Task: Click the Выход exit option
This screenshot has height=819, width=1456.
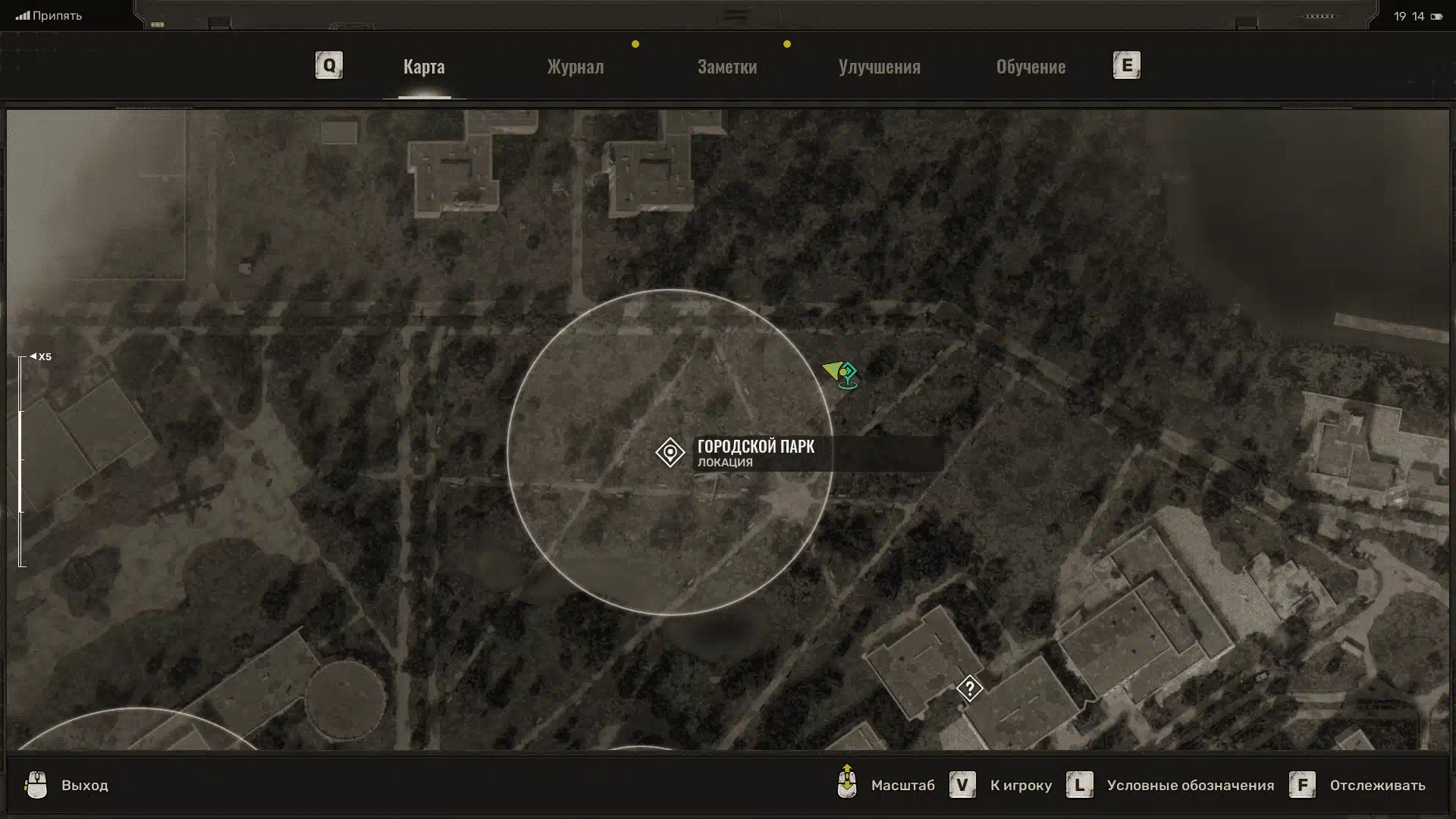Action: 84,786
